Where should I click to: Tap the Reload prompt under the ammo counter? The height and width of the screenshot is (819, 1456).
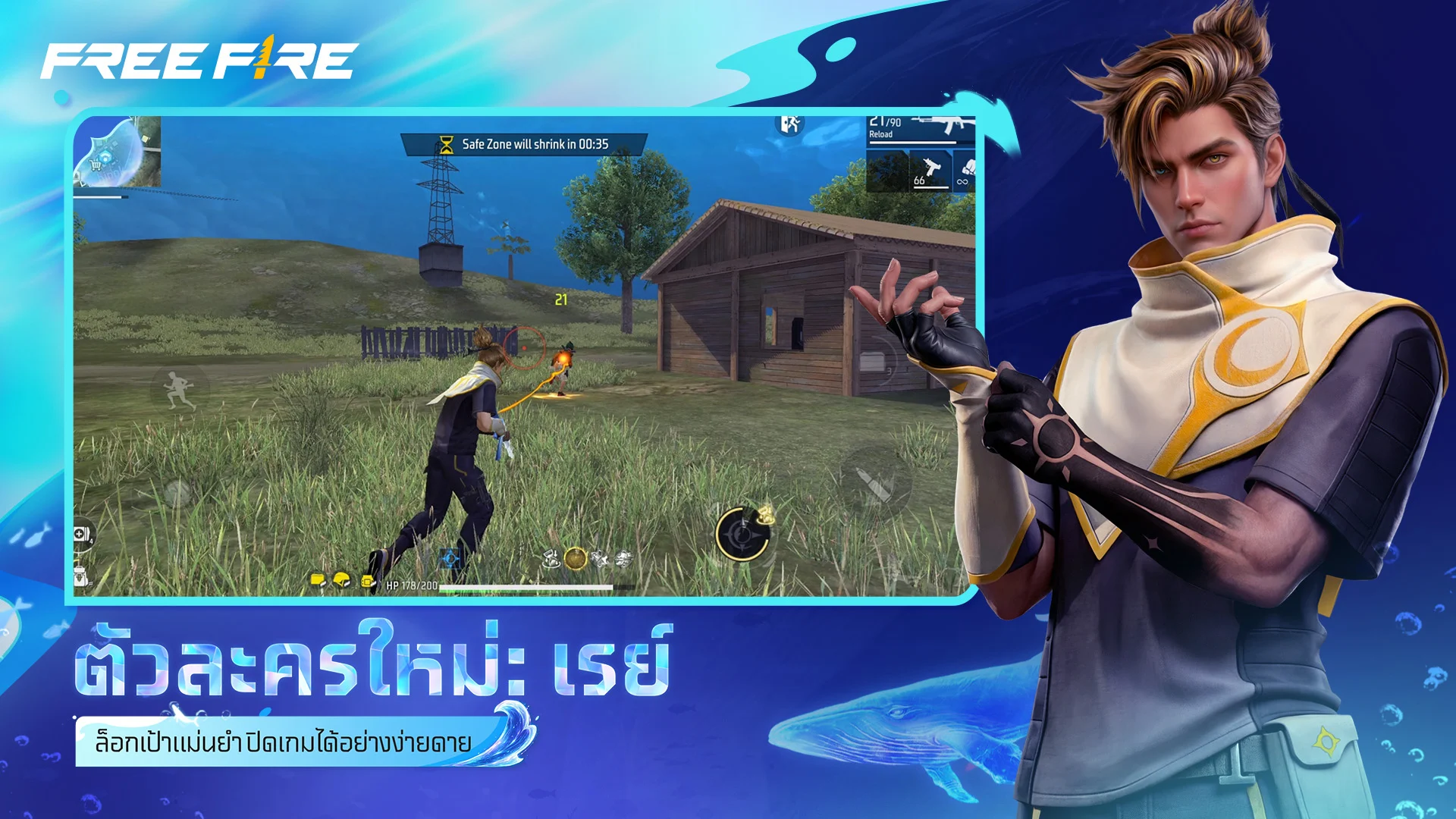880,134
